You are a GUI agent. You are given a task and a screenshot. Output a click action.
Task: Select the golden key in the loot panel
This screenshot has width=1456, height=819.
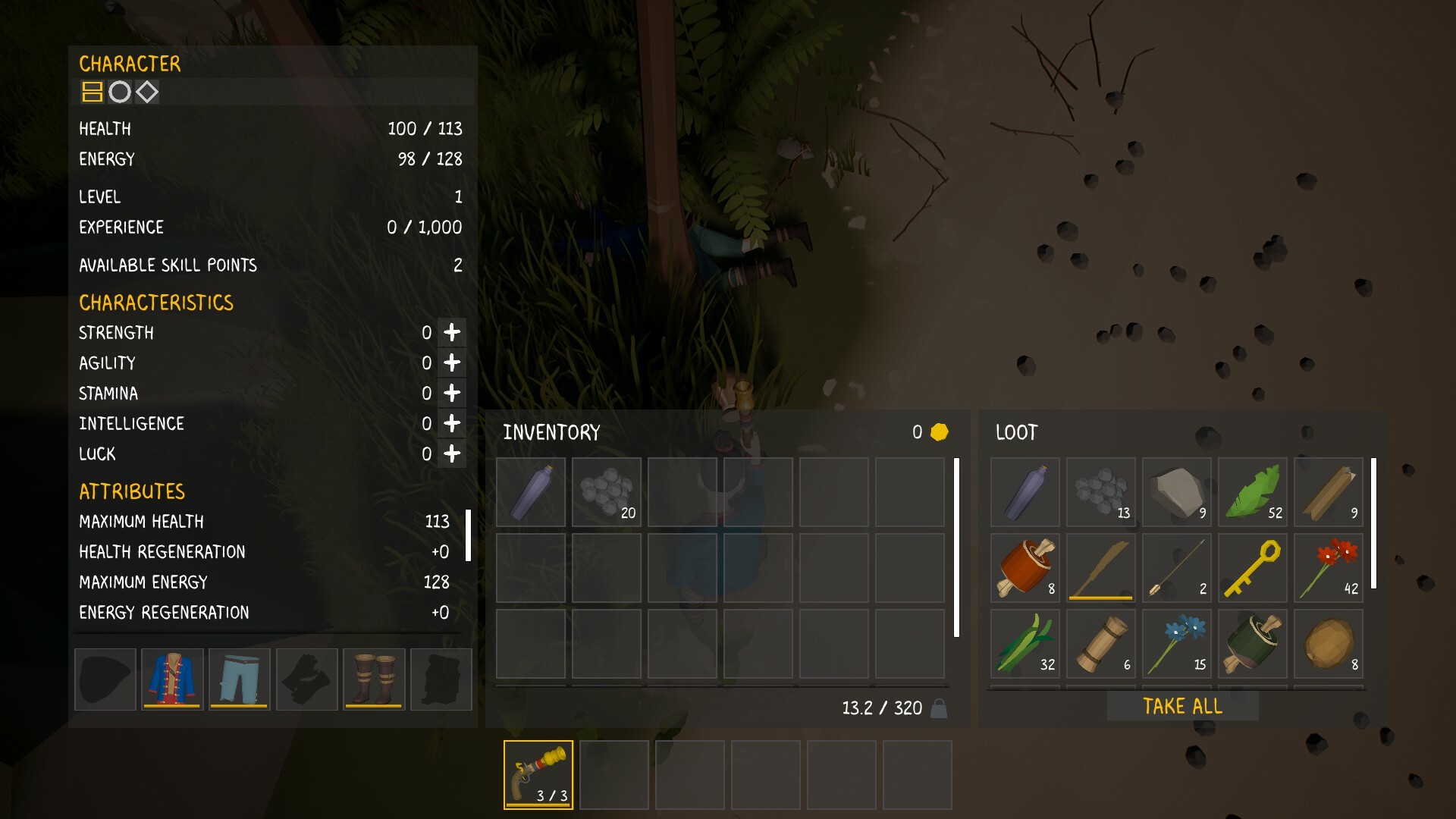[1252, 567]
